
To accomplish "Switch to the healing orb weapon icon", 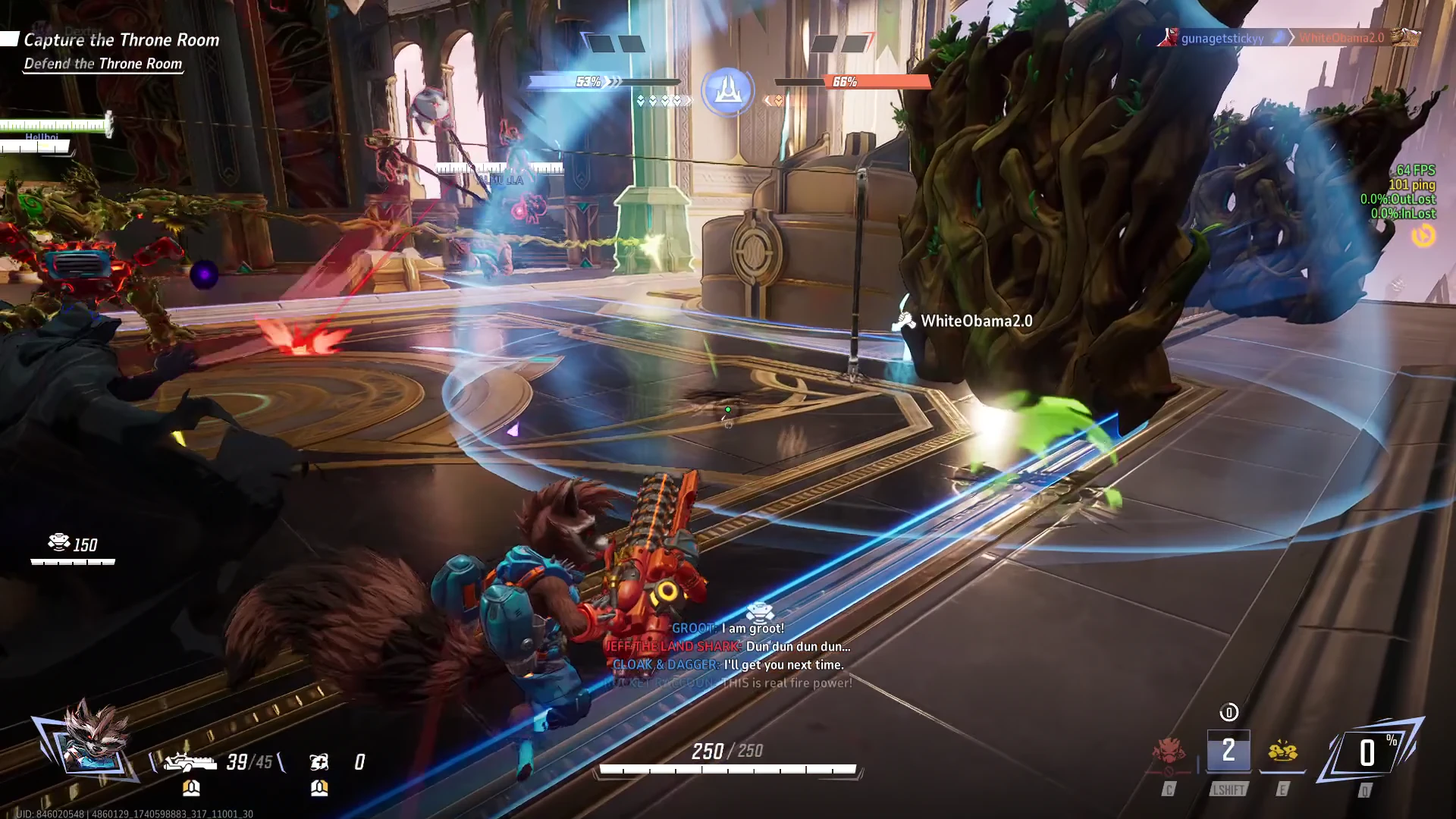I will [x=319, y=761].
